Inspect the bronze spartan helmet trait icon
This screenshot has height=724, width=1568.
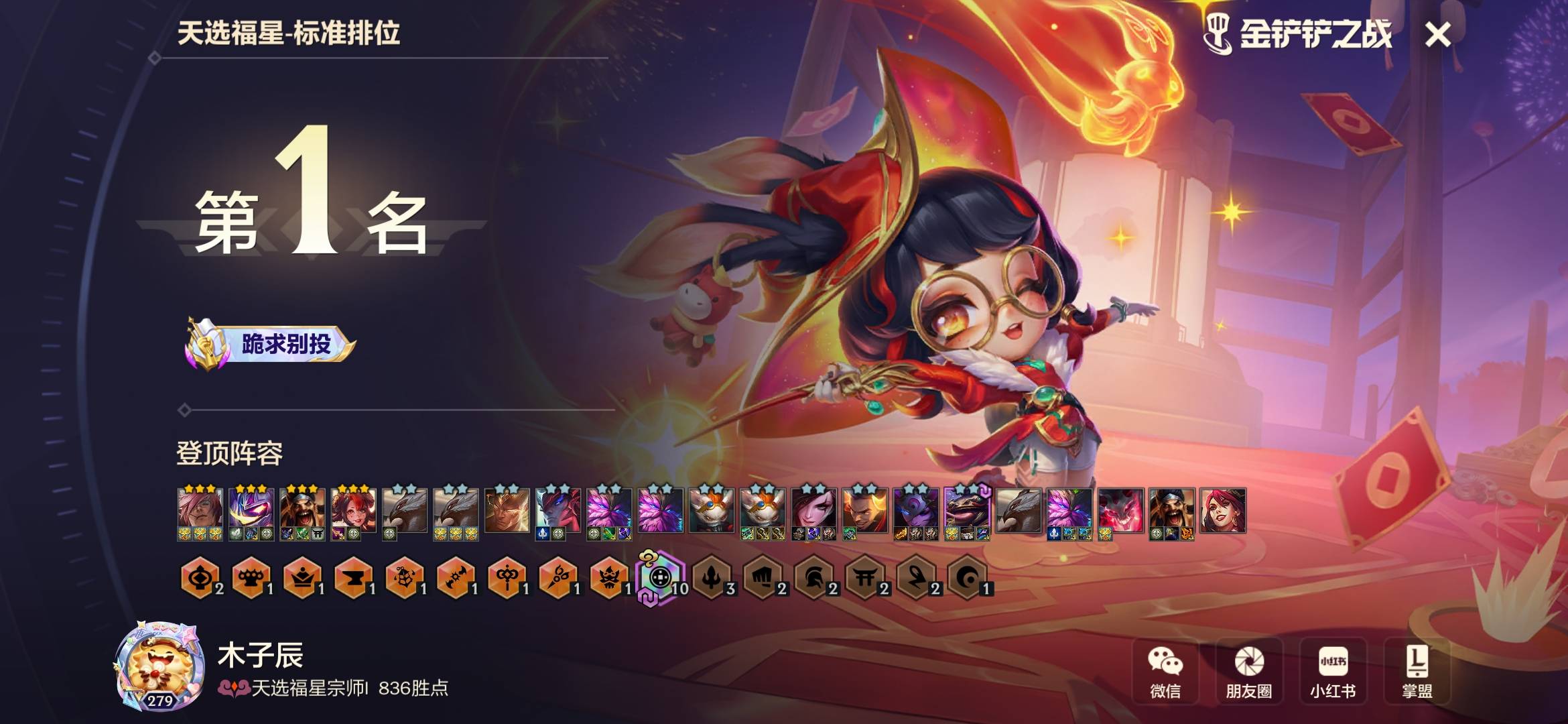(813, 577)
